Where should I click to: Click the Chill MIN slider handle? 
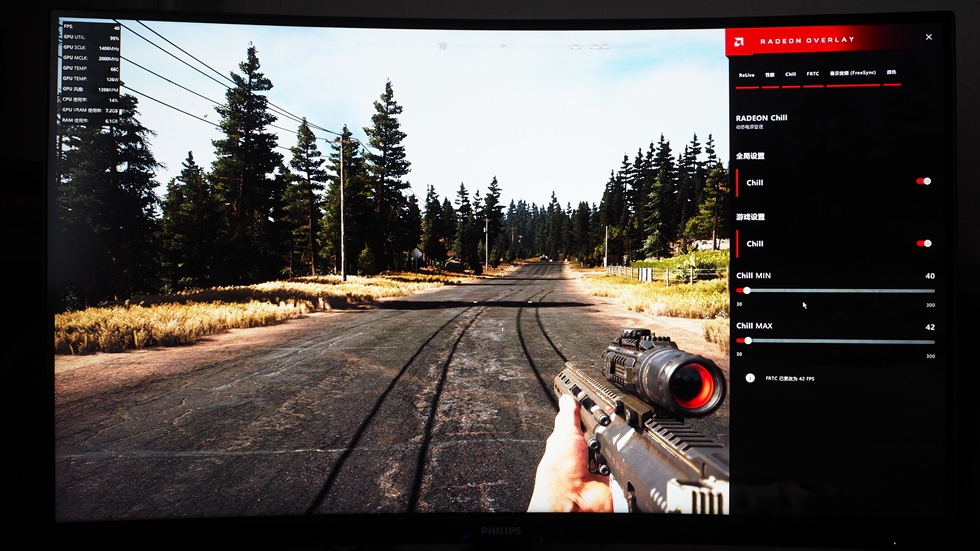tap(747, 290)
